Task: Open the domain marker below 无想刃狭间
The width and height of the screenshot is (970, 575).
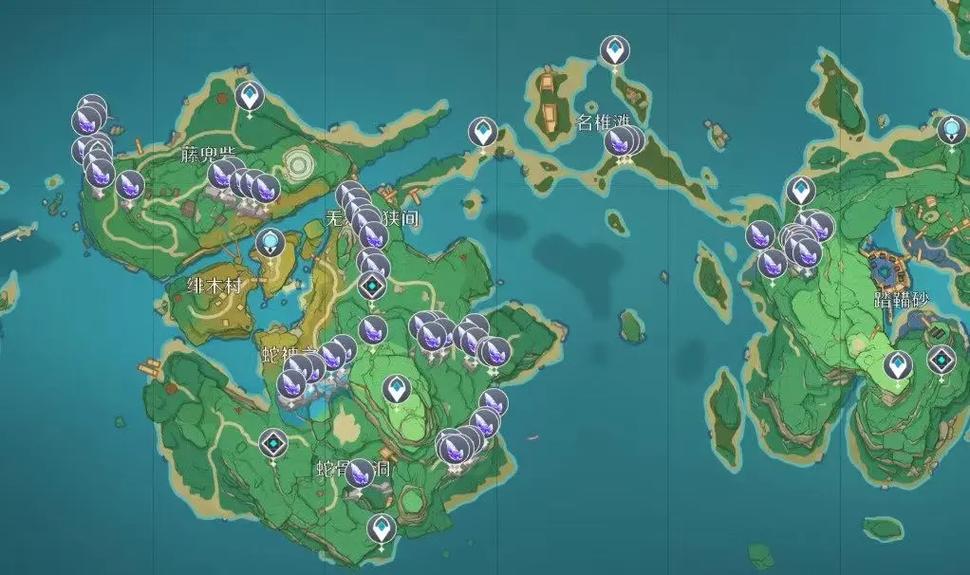Action: (373, 289)
